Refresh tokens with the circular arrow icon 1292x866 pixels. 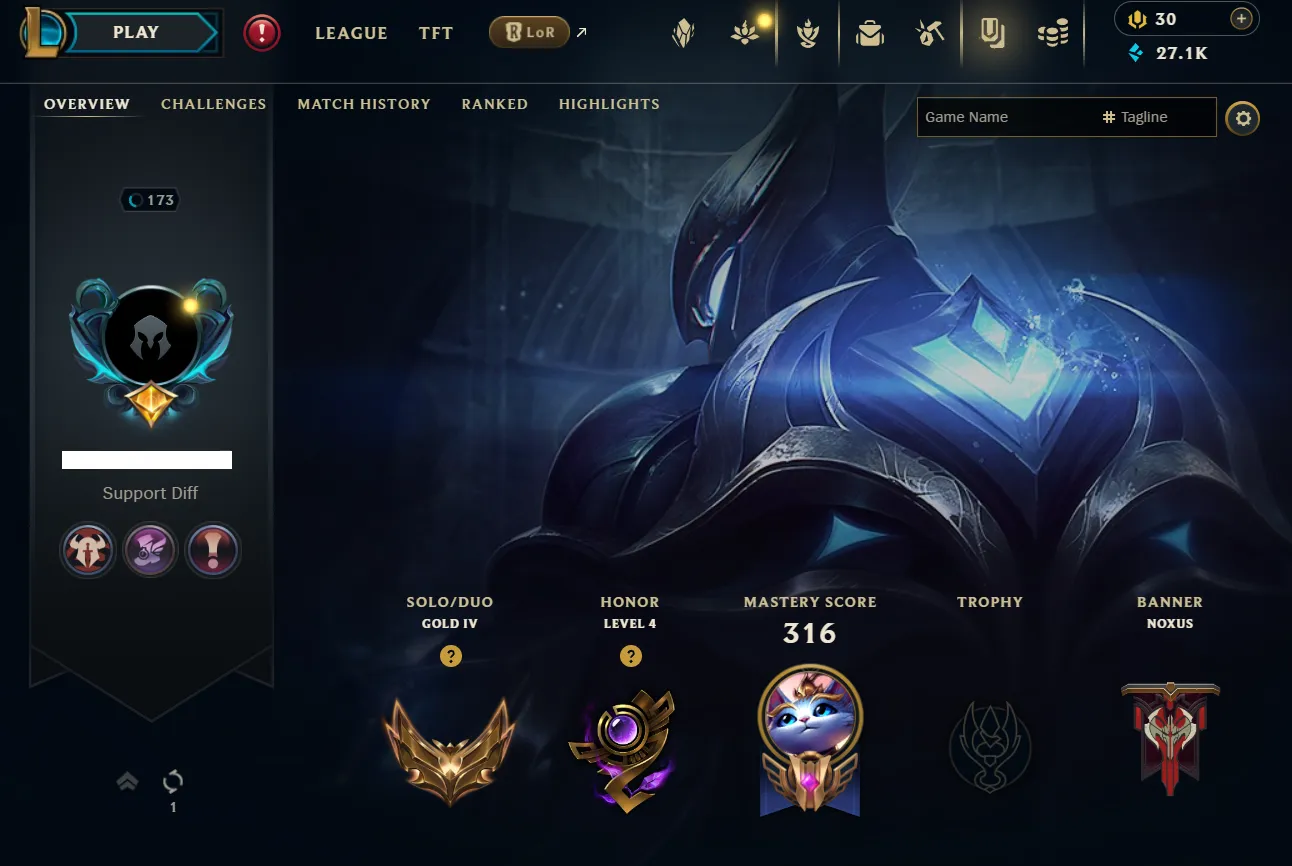[x=172, y=781]
